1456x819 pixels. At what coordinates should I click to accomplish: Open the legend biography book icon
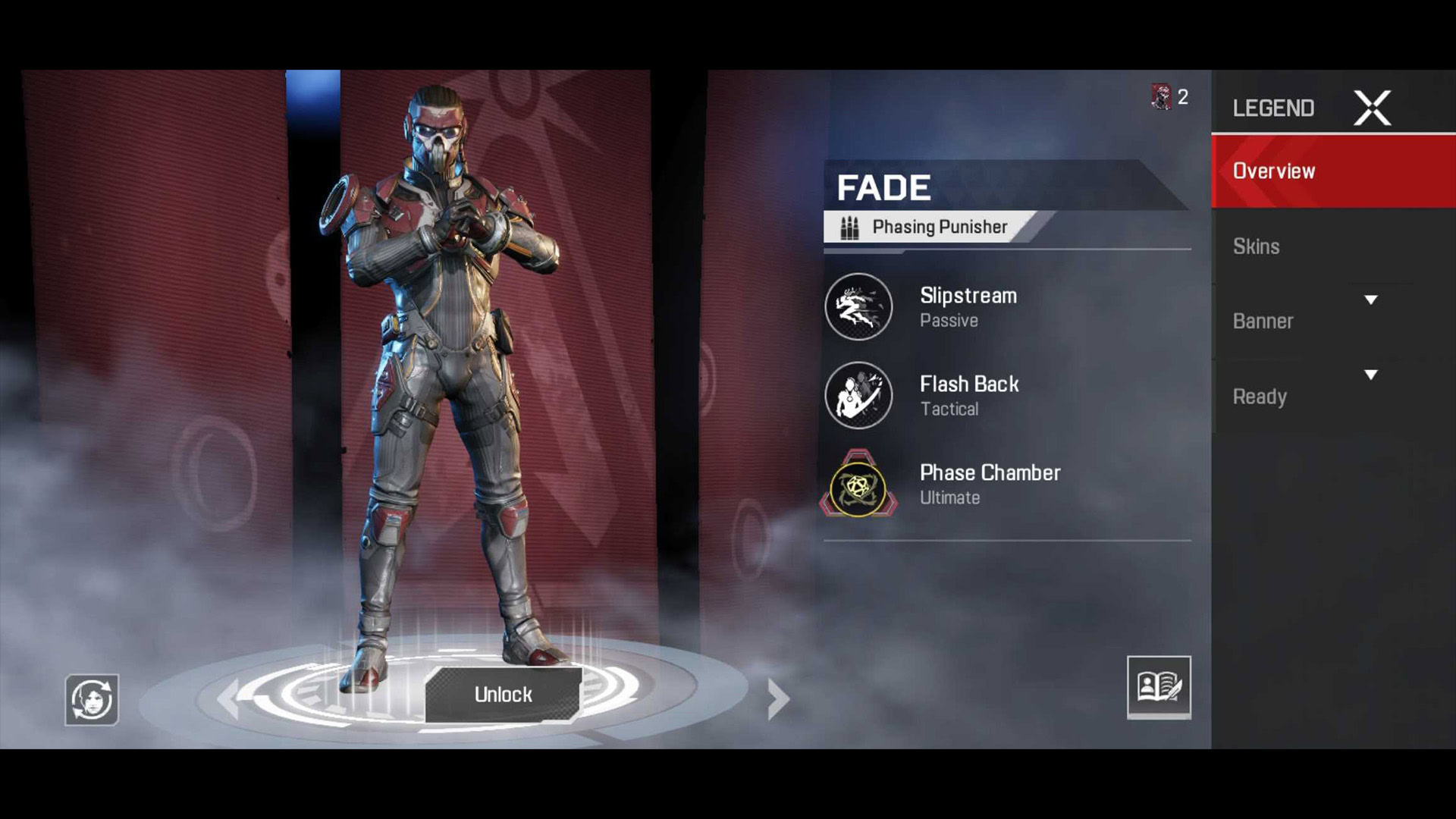point(1158,686)
